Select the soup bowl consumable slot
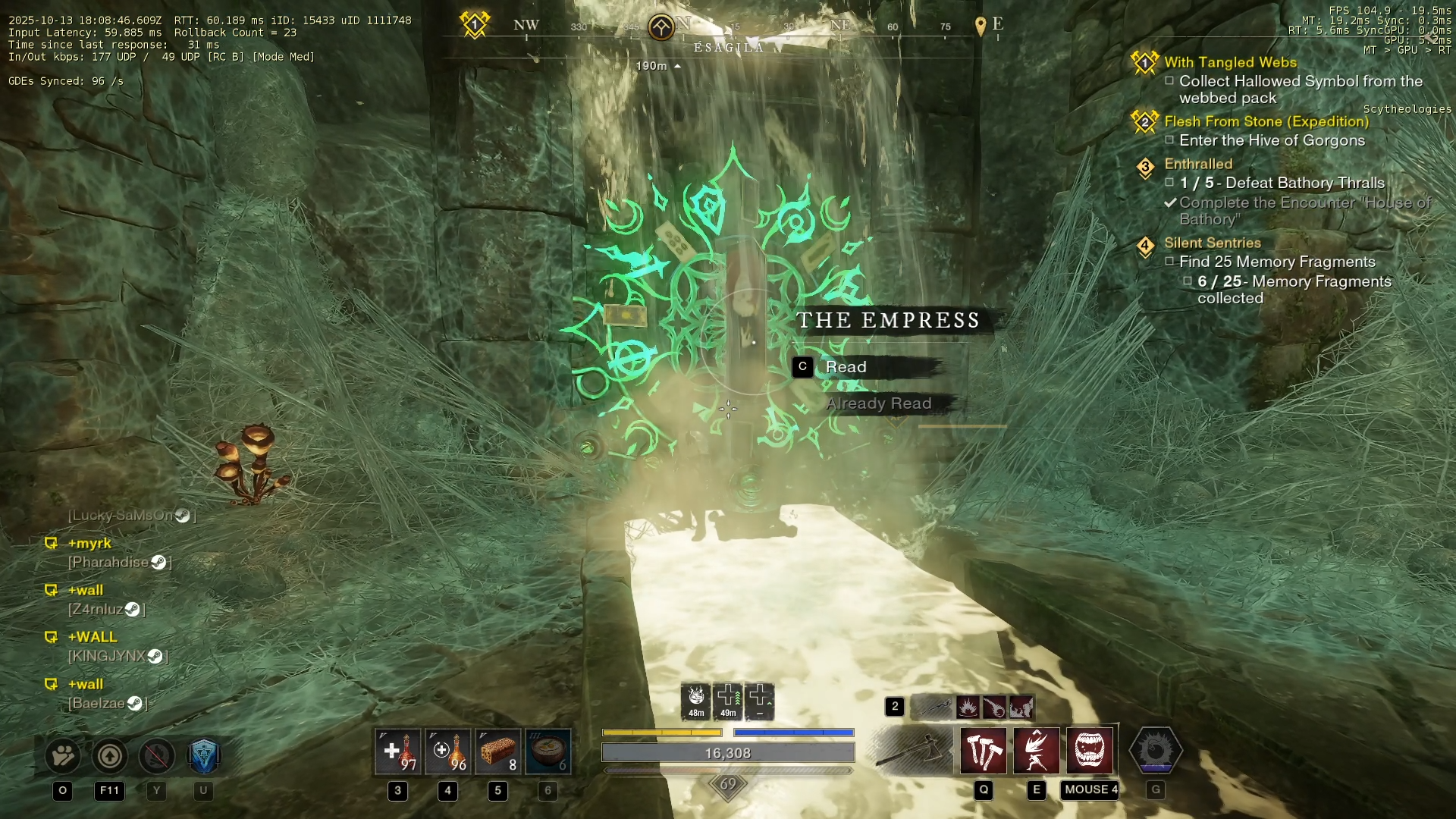 point(548,752)
